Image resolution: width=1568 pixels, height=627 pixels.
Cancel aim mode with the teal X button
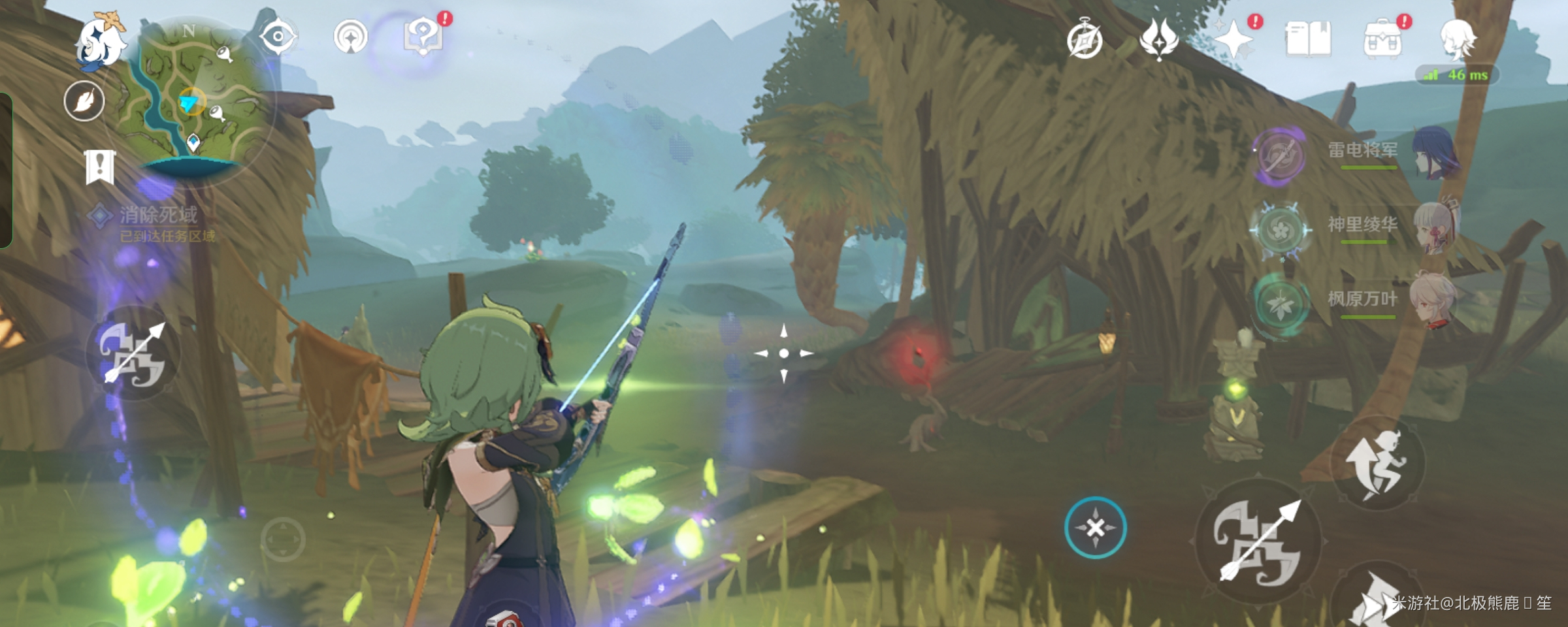point(1095,528)
